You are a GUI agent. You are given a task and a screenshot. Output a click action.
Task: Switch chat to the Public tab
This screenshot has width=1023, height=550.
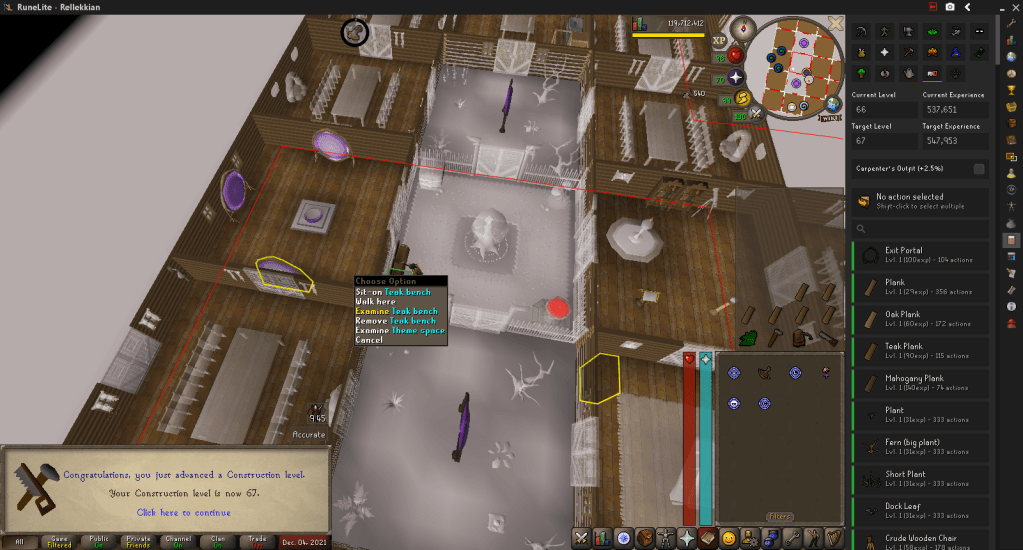pyautogui.click(x=99, y=541)
